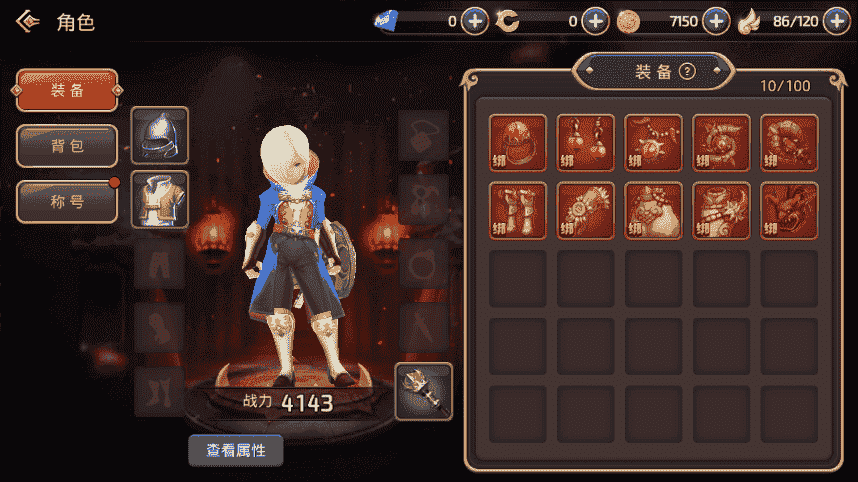Image resolution: width=858 pixels, height=482 pixels.
Task: Select the equipped white chest armor slot
Action: (x=160, y=199)
